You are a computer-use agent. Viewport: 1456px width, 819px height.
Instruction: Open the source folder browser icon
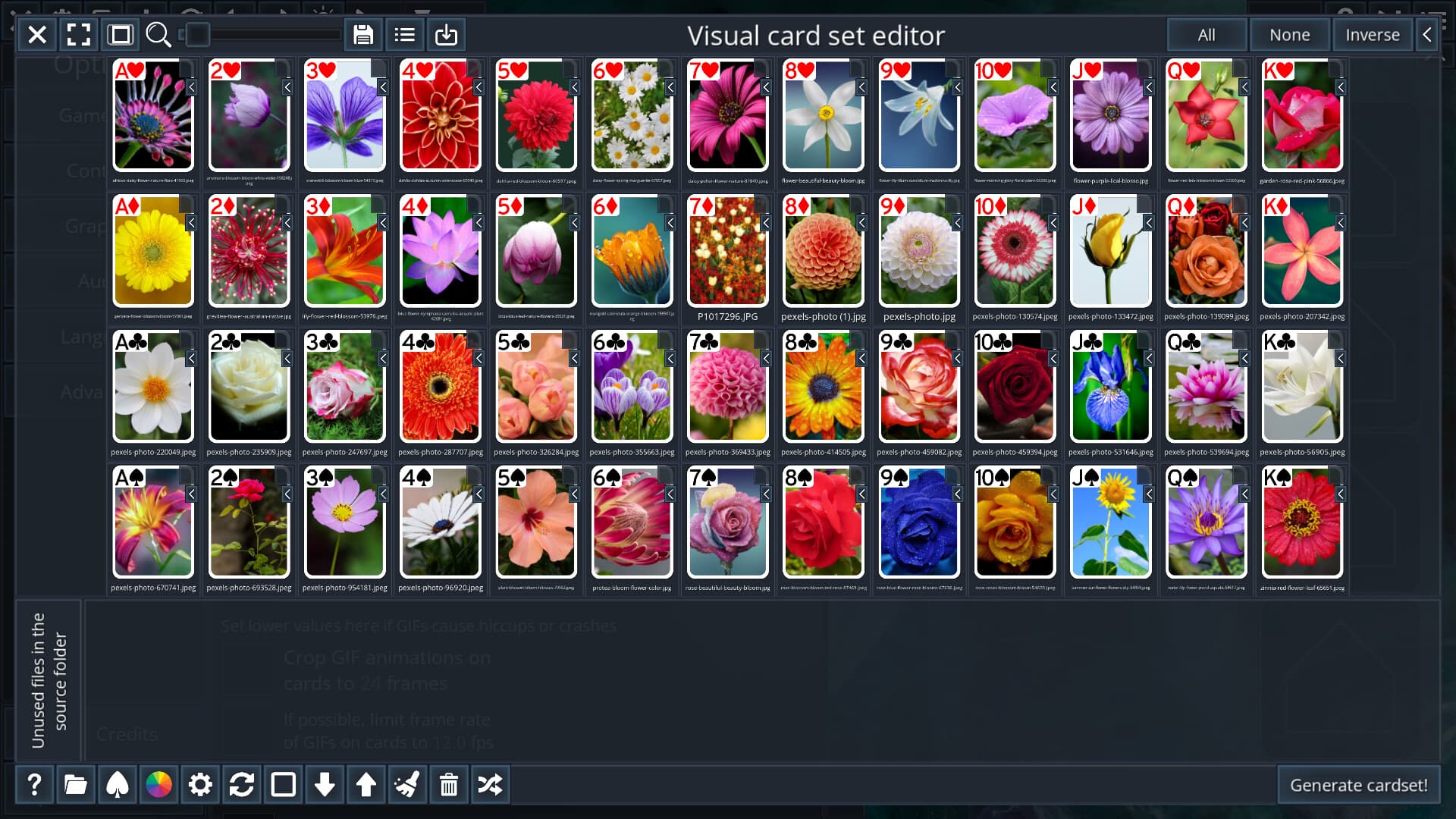pos(76,785)
